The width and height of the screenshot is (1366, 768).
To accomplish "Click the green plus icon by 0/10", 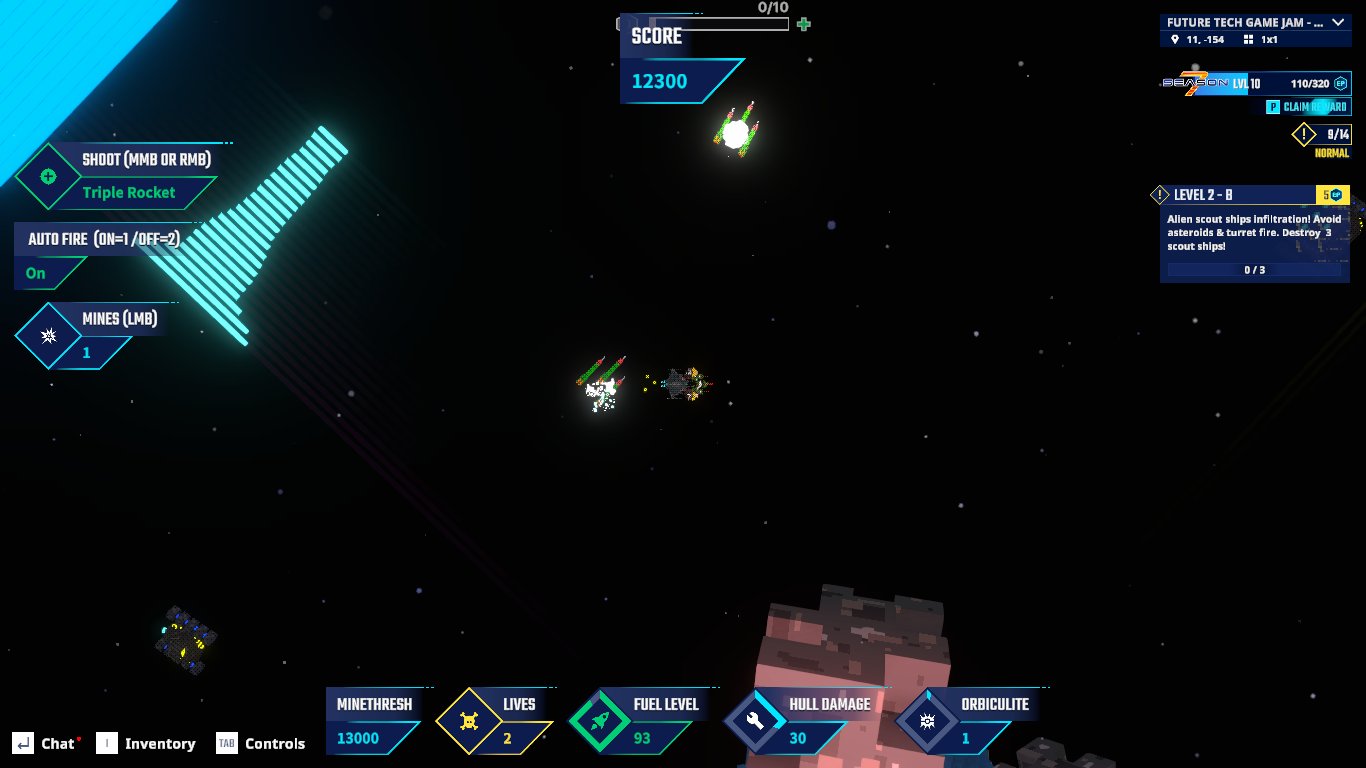I will pyautogui.click(x=803, y=24).
